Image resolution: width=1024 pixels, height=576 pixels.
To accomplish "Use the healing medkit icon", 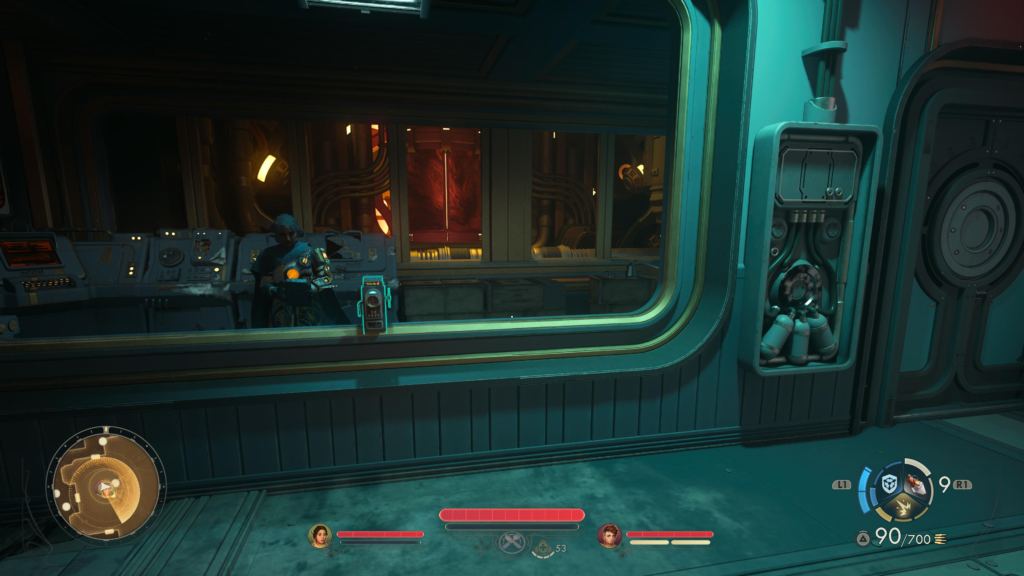I will pyautogui.click(x=545, y=546).
